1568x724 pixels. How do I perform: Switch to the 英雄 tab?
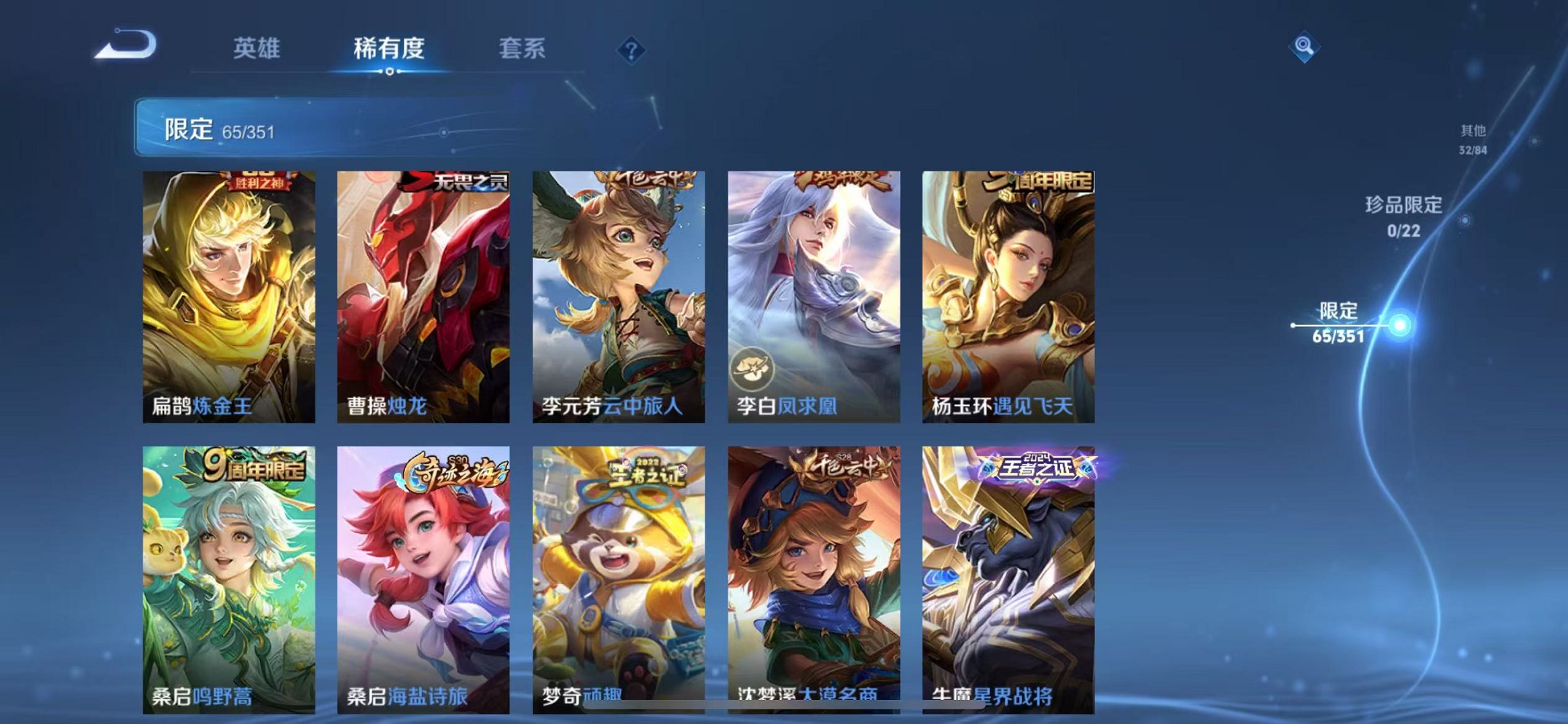(257, 48)
